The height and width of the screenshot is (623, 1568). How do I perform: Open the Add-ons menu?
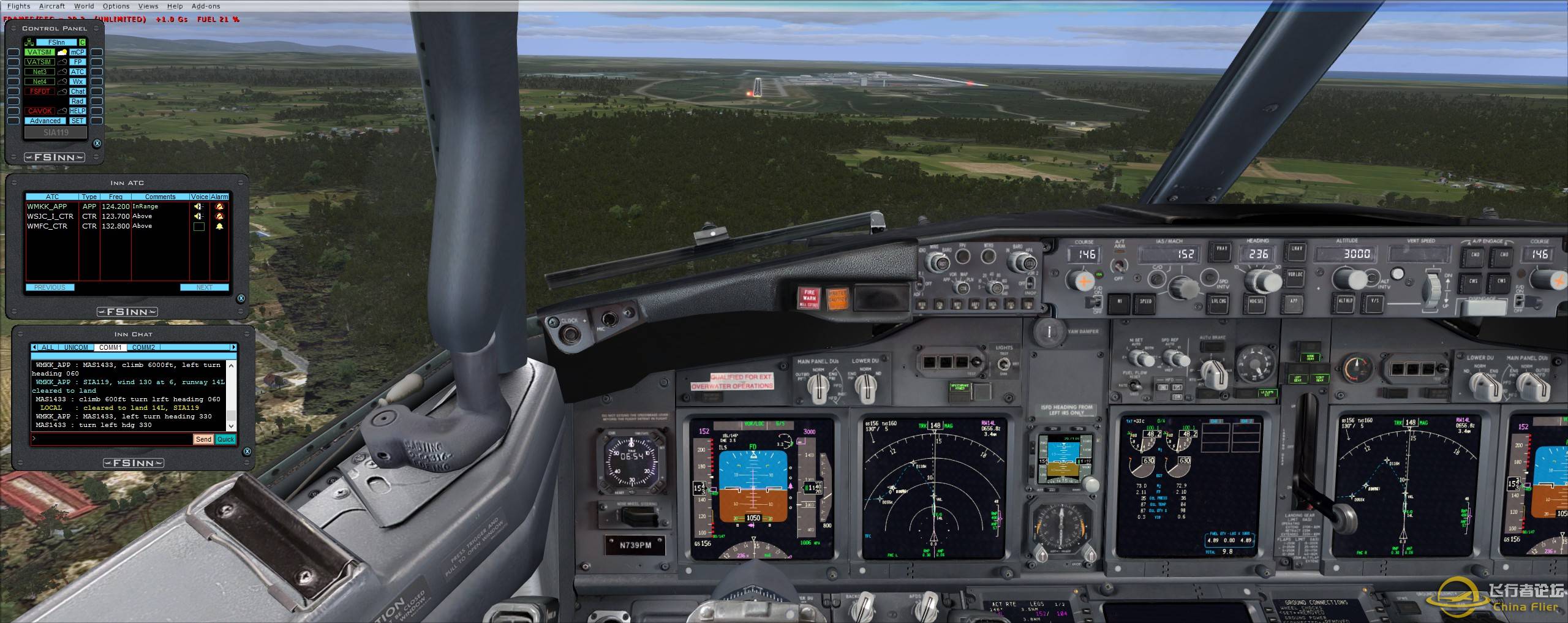206,6
